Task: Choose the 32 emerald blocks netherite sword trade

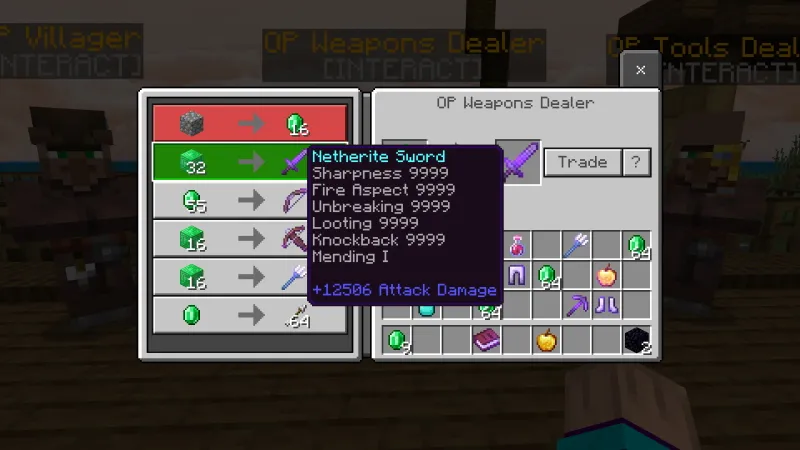Action: (x=249, y=161)
